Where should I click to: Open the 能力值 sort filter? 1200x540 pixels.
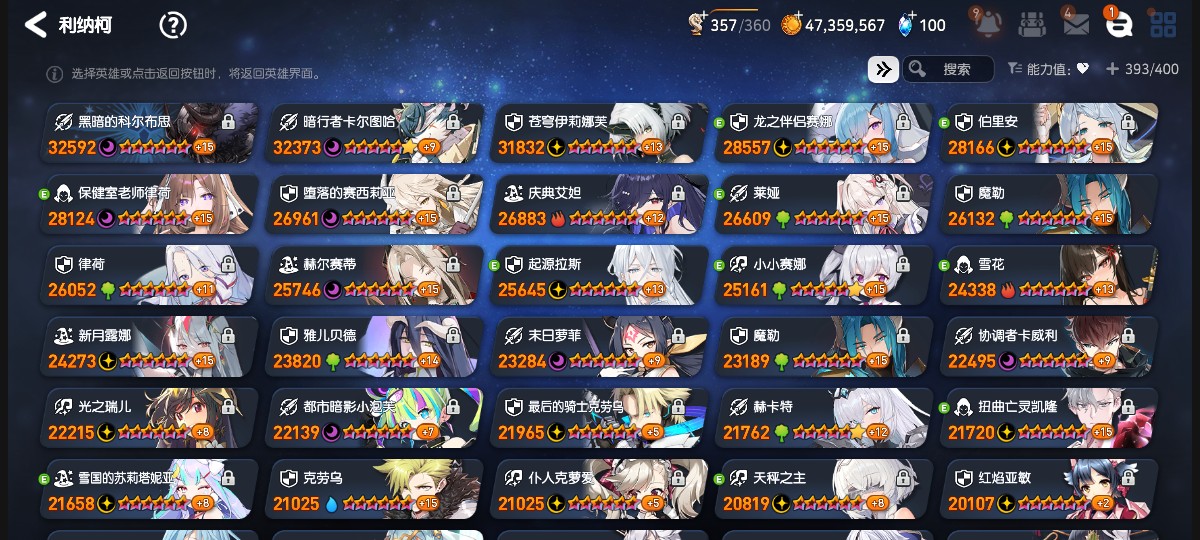coord(1049,69)
